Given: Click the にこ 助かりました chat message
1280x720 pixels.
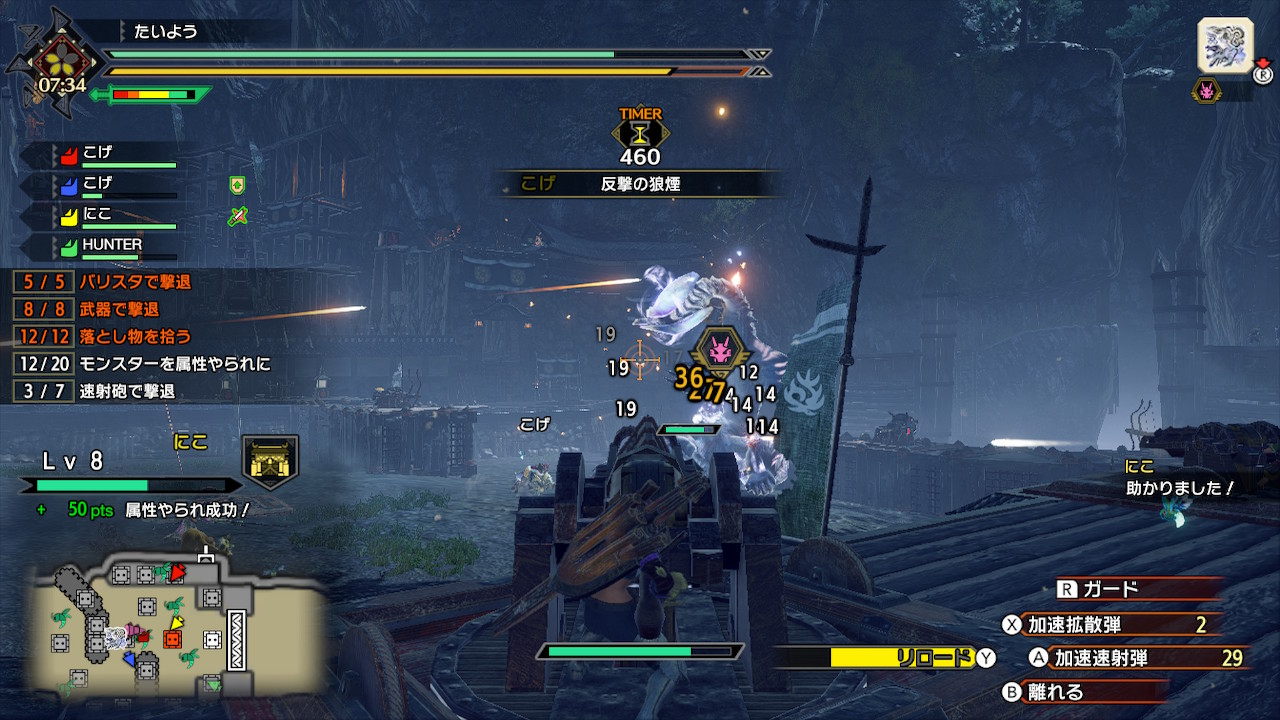Looking at the screenshot, I should point(1180,479).
